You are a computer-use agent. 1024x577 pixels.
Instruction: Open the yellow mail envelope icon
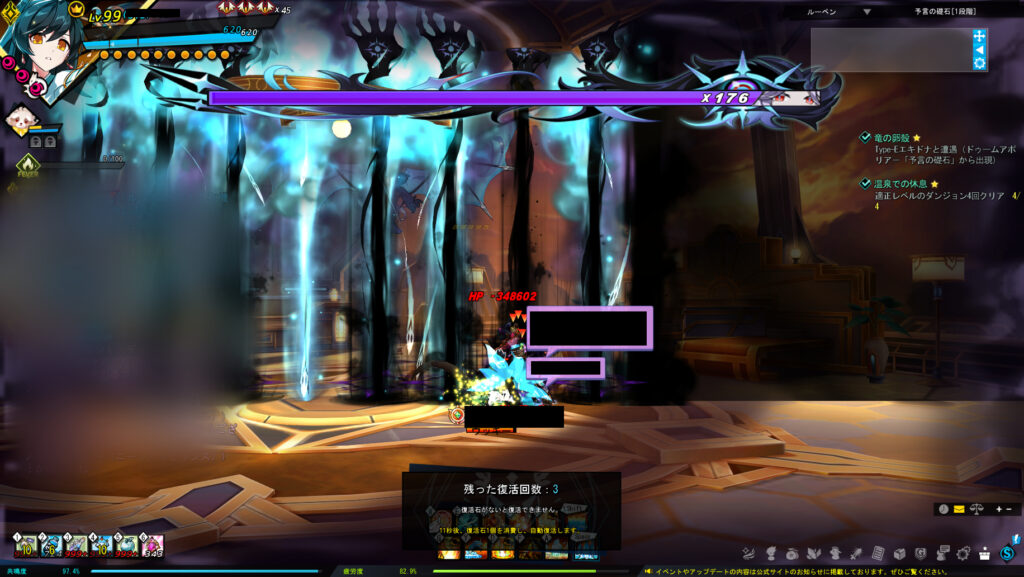pos(959,509)
